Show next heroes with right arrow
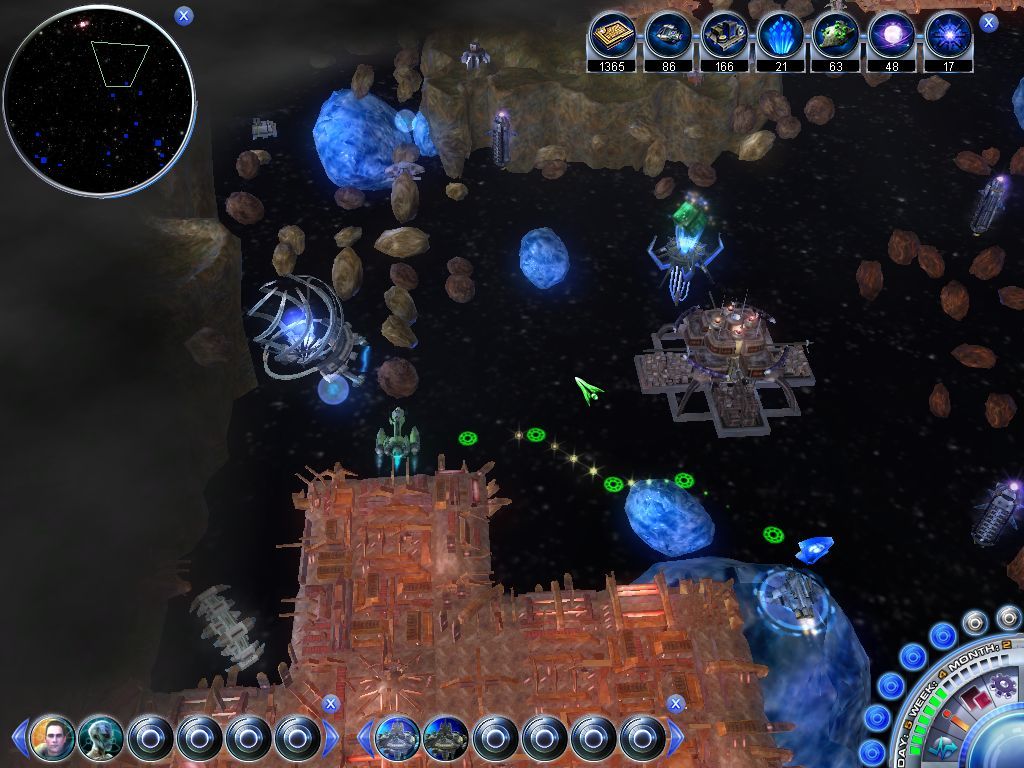1024x768 pixels. point(331,739)
